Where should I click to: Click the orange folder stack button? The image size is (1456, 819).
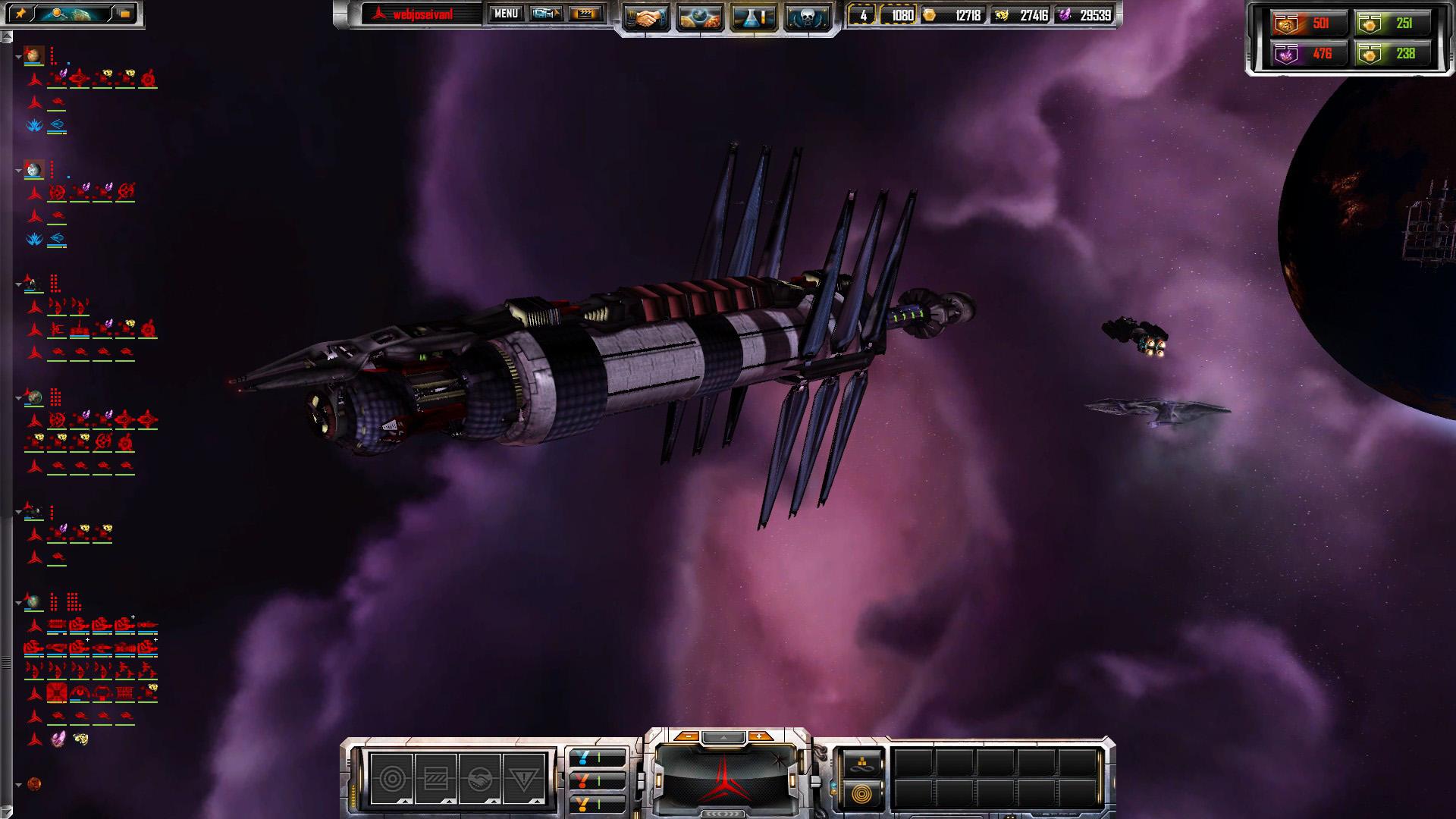click(125, 14)
